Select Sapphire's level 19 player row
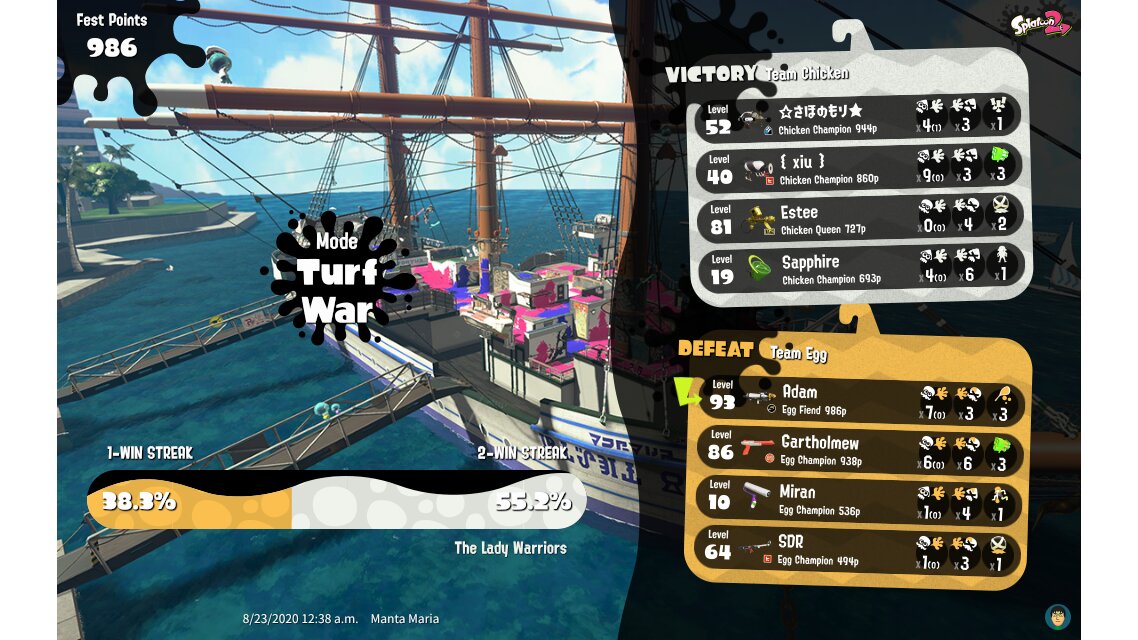The width and height of the screenshot is (1138, 640). point(858,268)
